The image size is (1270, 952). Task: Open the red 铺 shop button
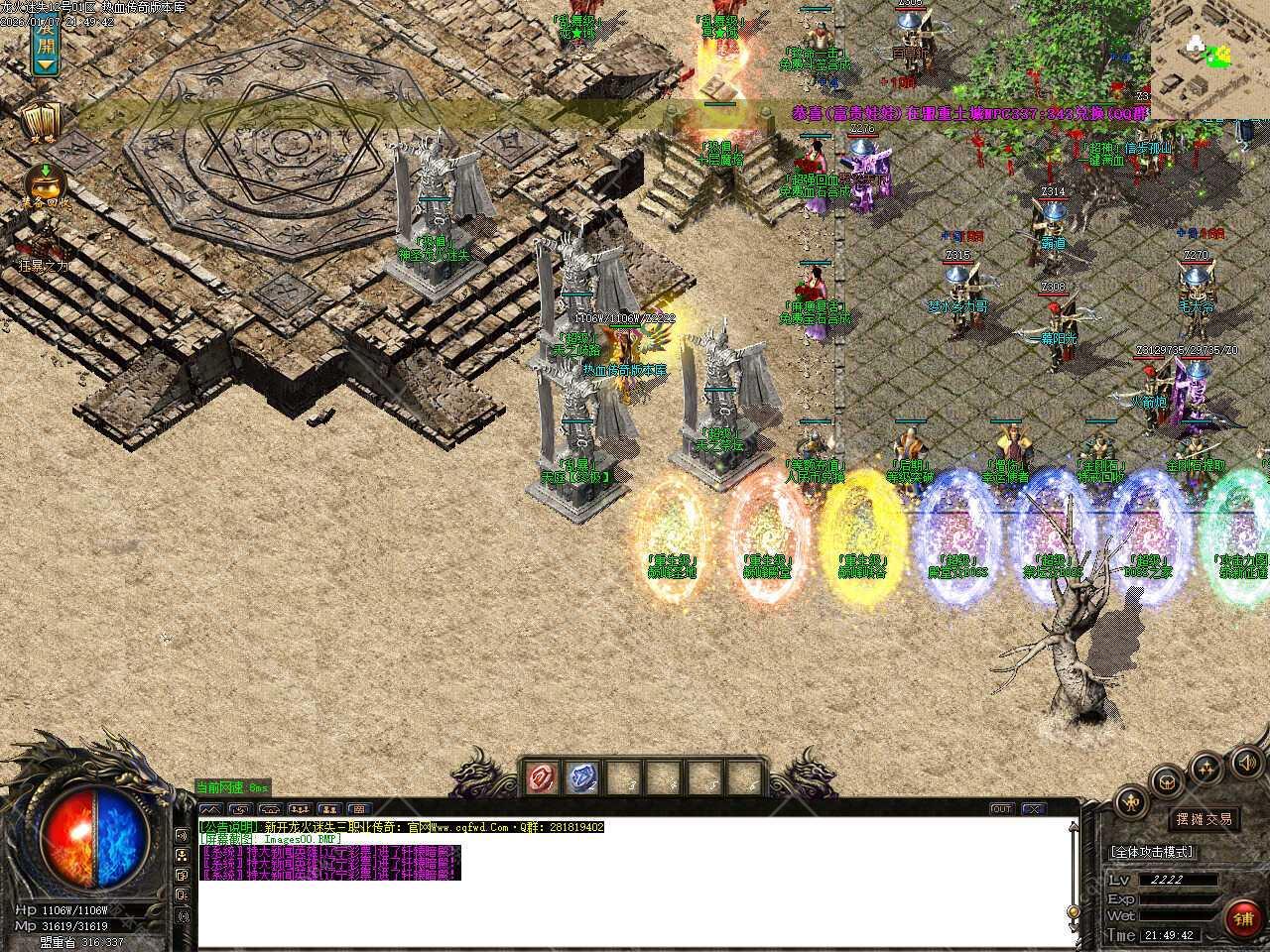(x=1243, y=919)
